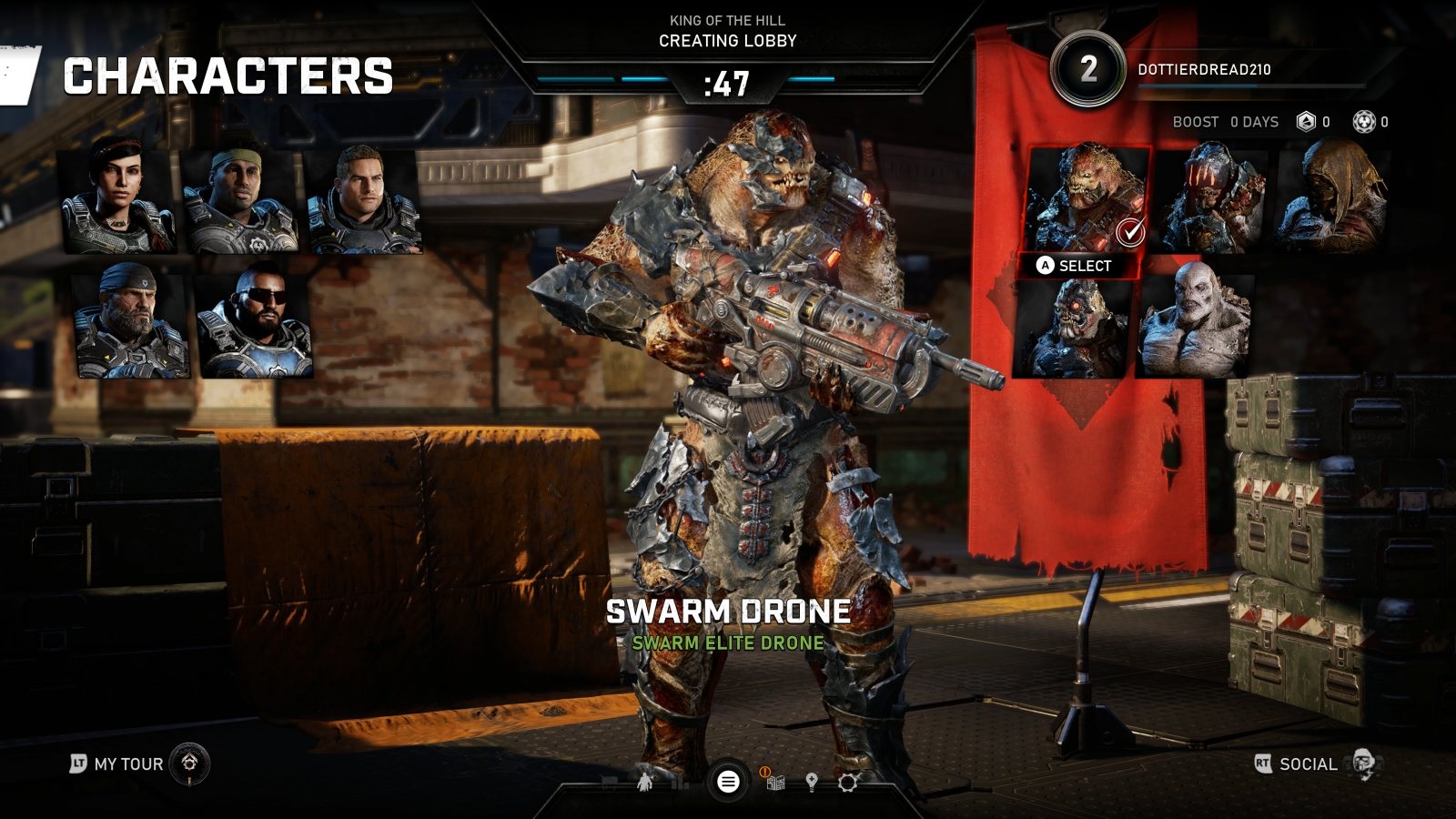Pick the hooded Swarm character portrait
The height and width of the screenshot is (819, 1456).
pos(1332,198)
